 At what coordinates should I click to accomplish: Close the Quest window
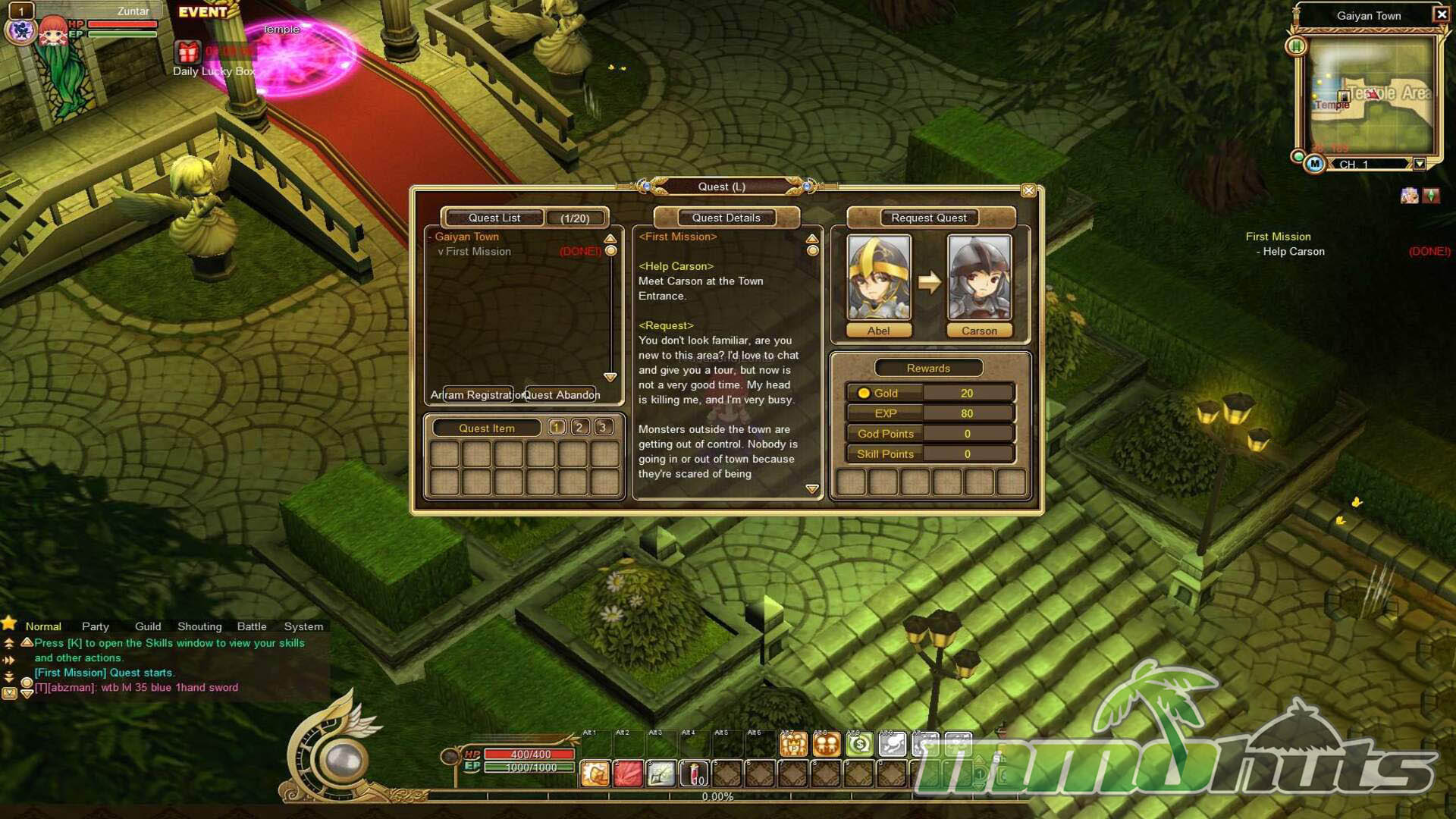pyautogui.click(x=1028, y=190)
